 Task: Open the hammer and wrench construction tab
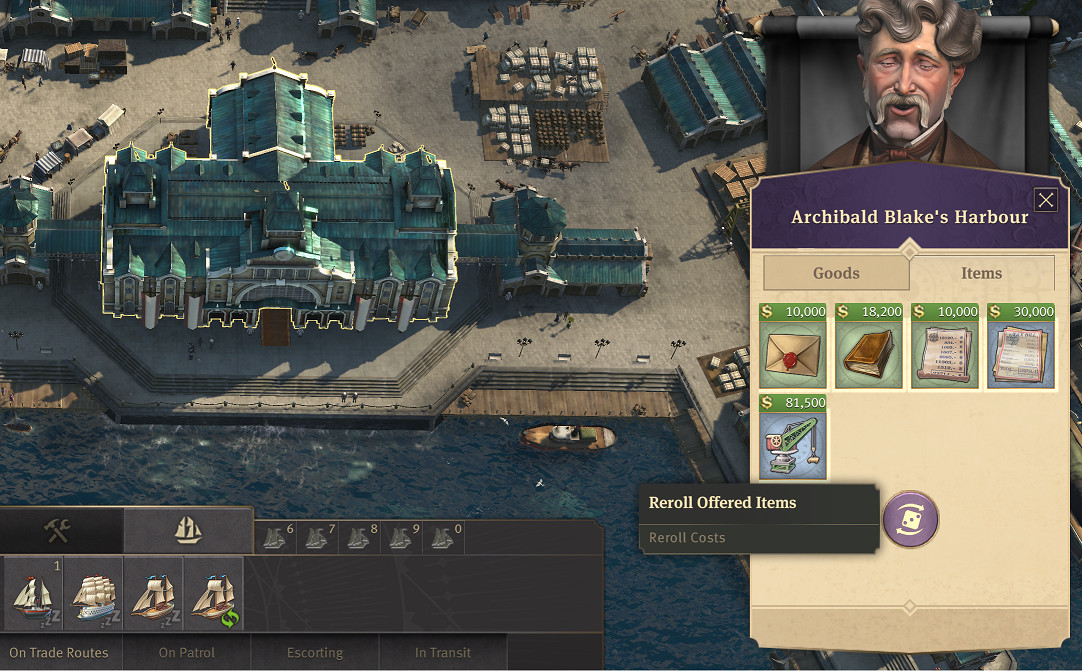59,530
